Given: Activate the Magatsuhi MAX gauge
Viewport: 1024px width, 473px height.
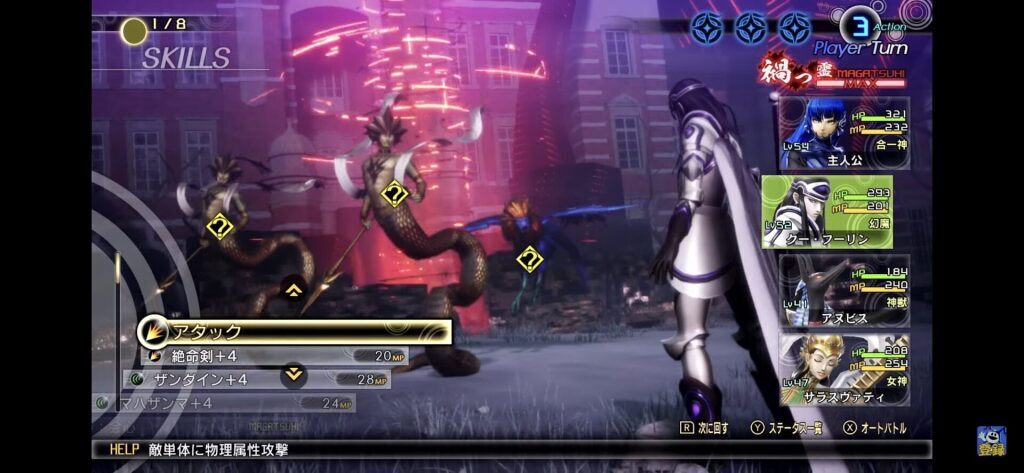Looking at the screenshot, I should [840, 74].
